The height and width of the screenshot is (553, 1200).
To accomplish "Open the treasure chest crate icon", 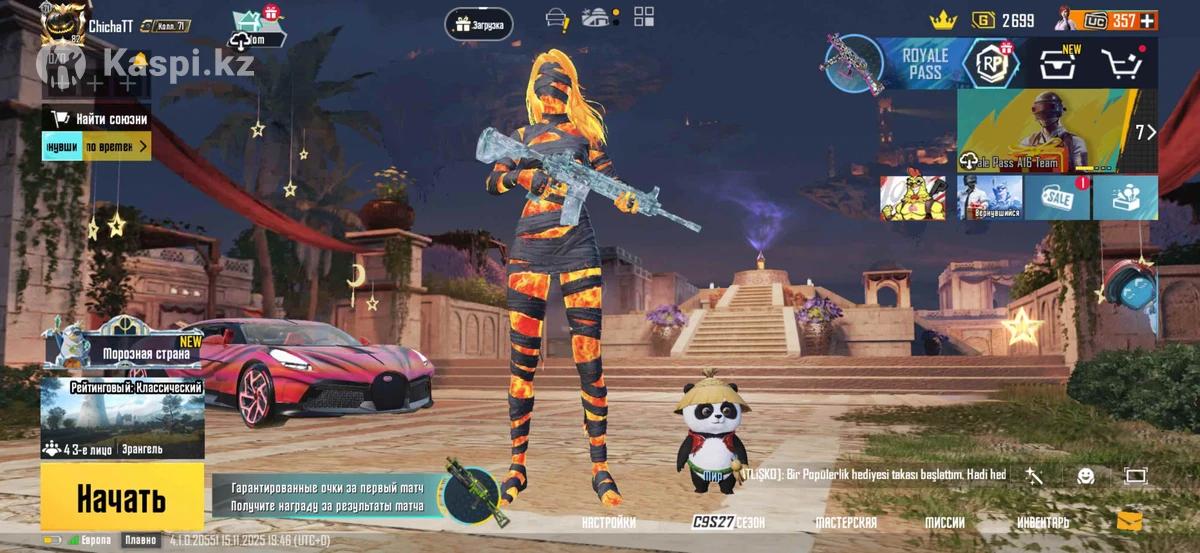I will tap(1057, 64).
